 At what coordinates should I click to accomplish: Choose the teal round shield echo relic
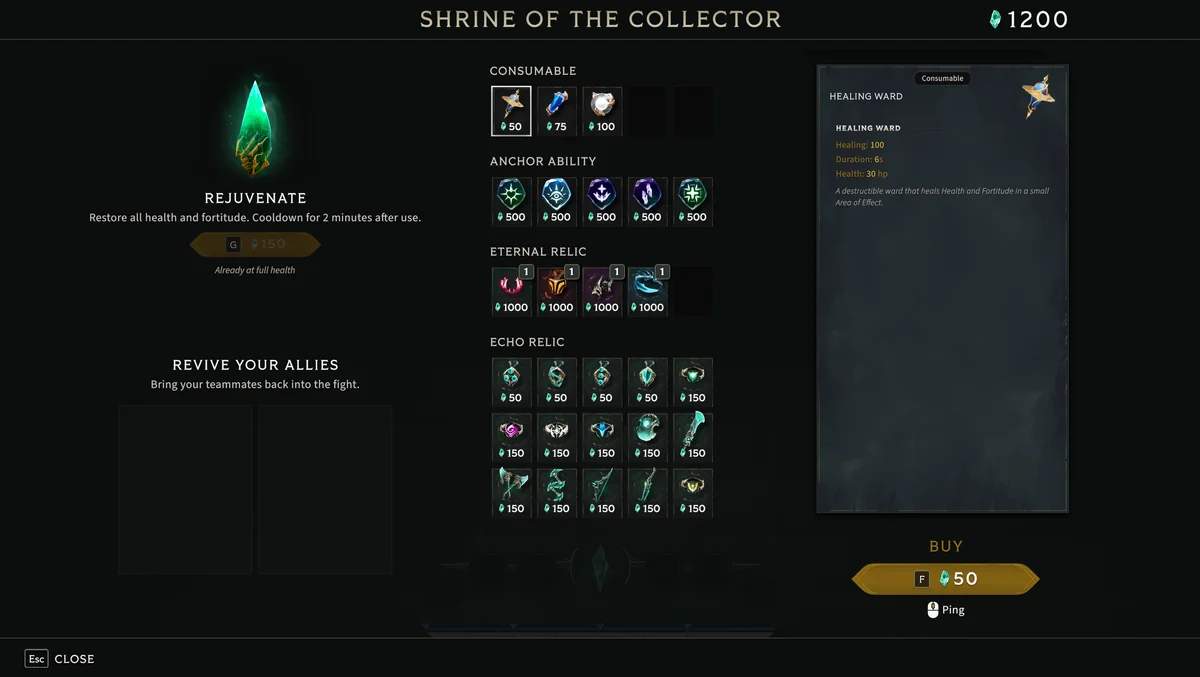[647, 437]
